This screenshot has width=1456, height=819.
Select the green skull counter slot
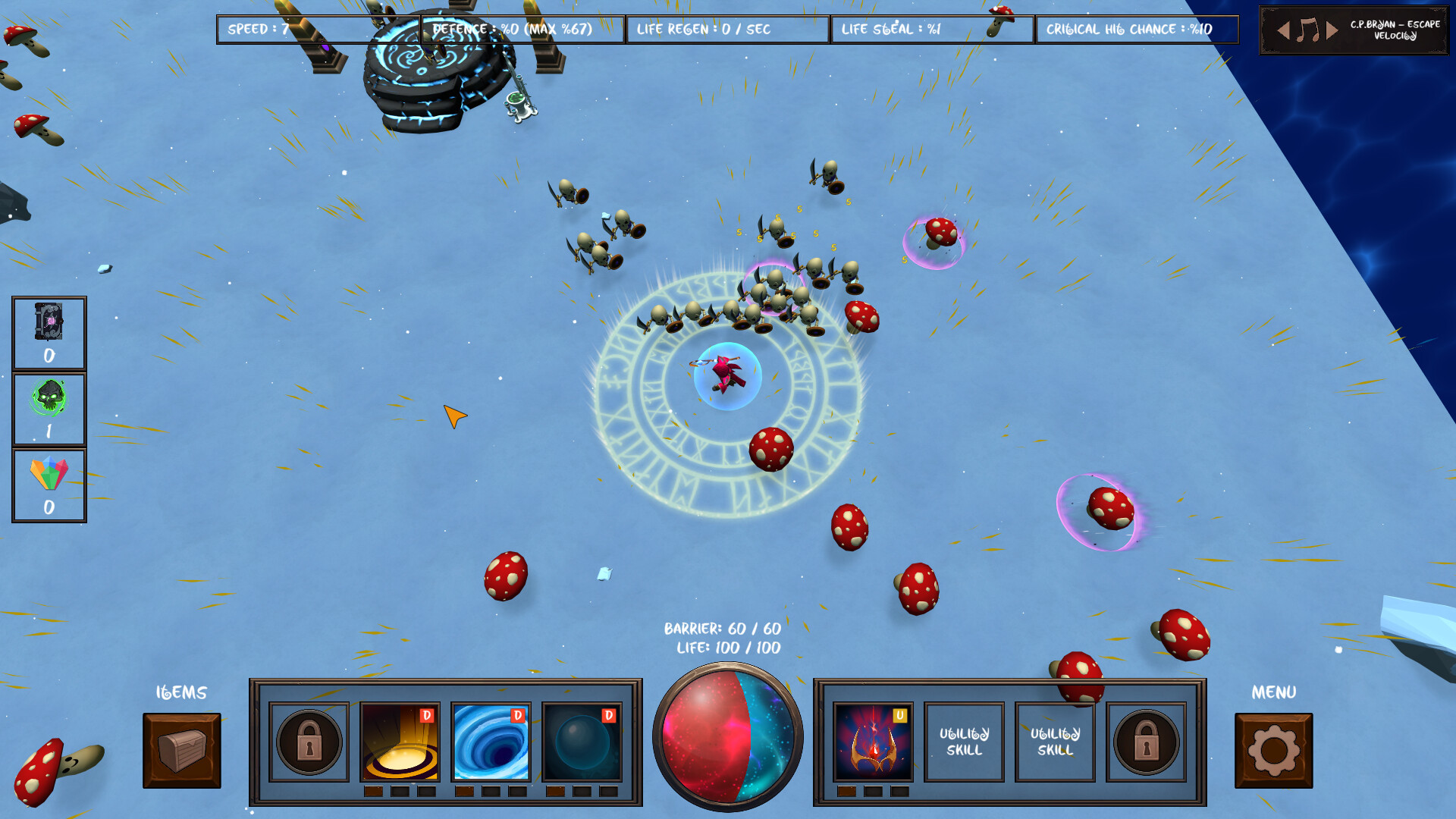click(x=49, y=409)
